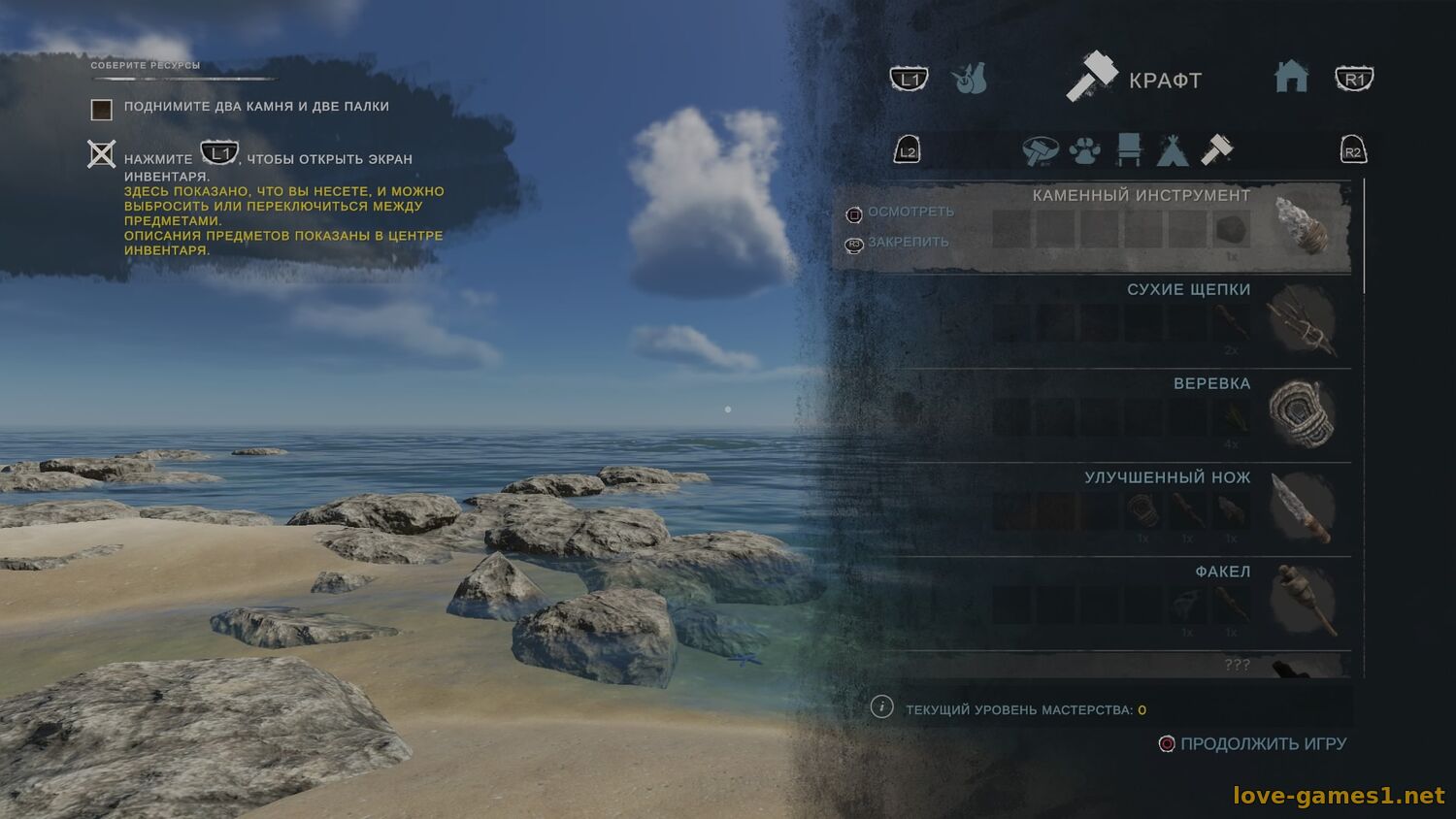Switch to the inventory bag tab

coord(969,79)
